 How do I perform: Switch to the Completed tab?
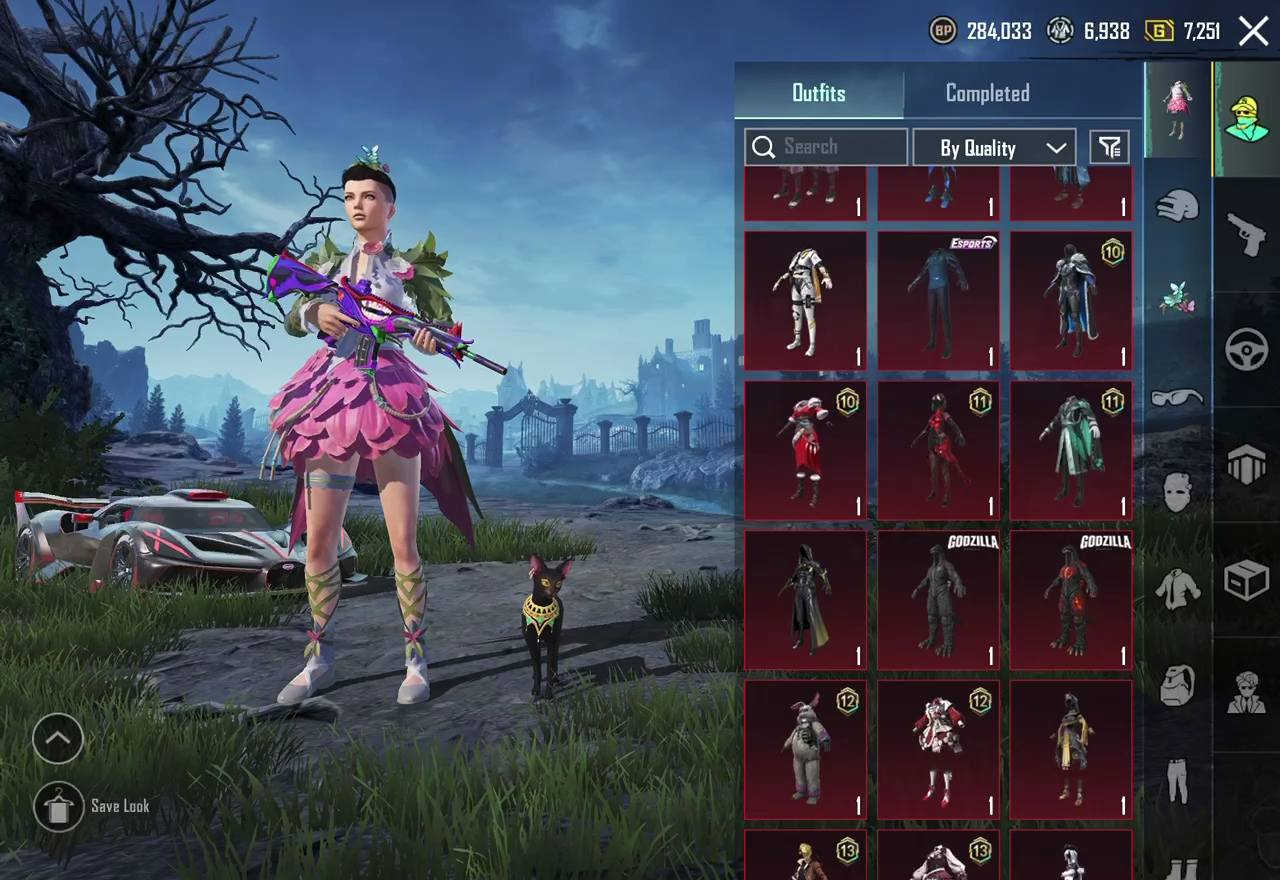coord(987,93)
